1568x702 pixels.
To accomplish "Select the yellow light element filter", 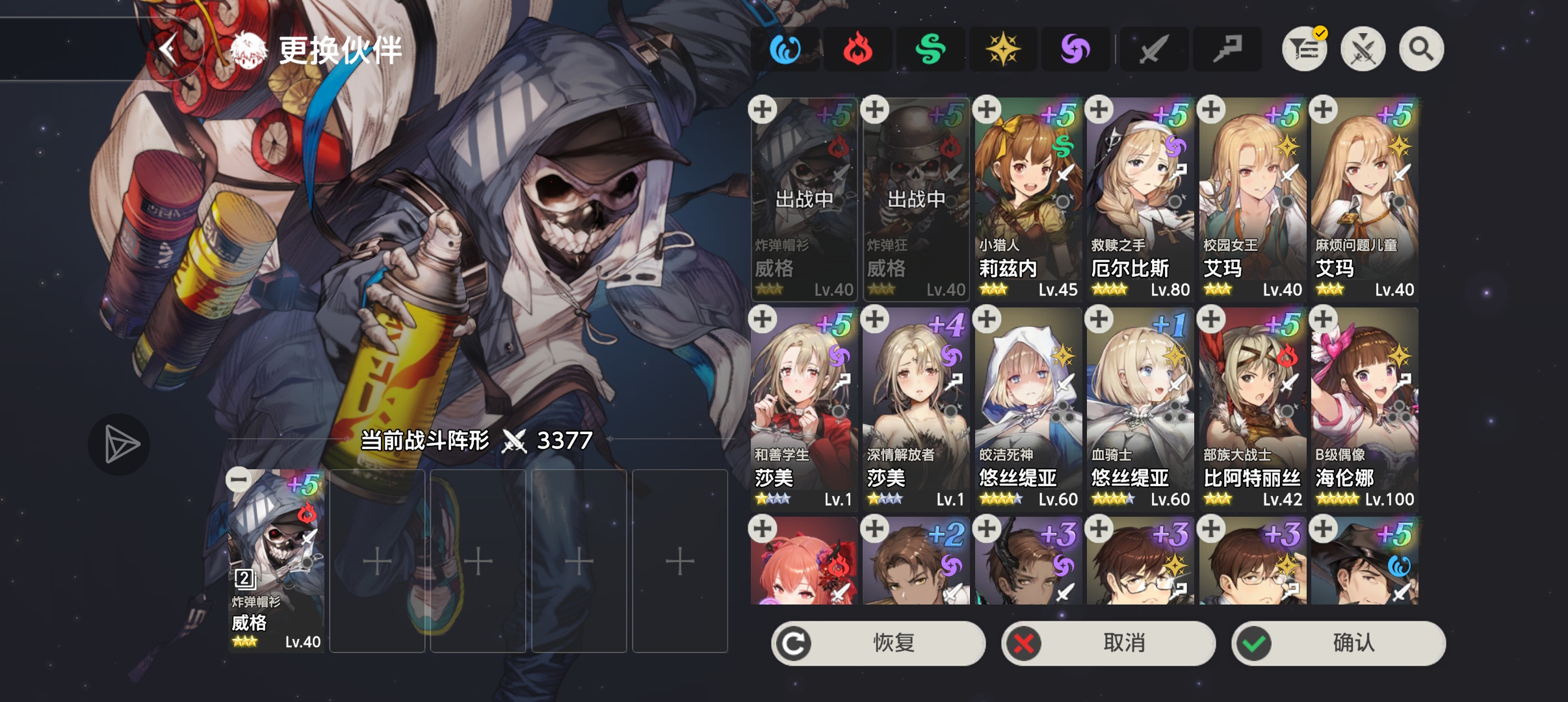I will tap(1003, 48).
